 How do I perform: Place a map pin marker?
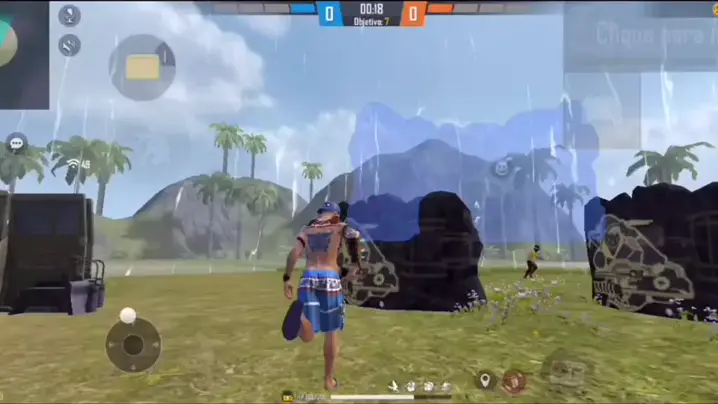click(x=485, y=380)
